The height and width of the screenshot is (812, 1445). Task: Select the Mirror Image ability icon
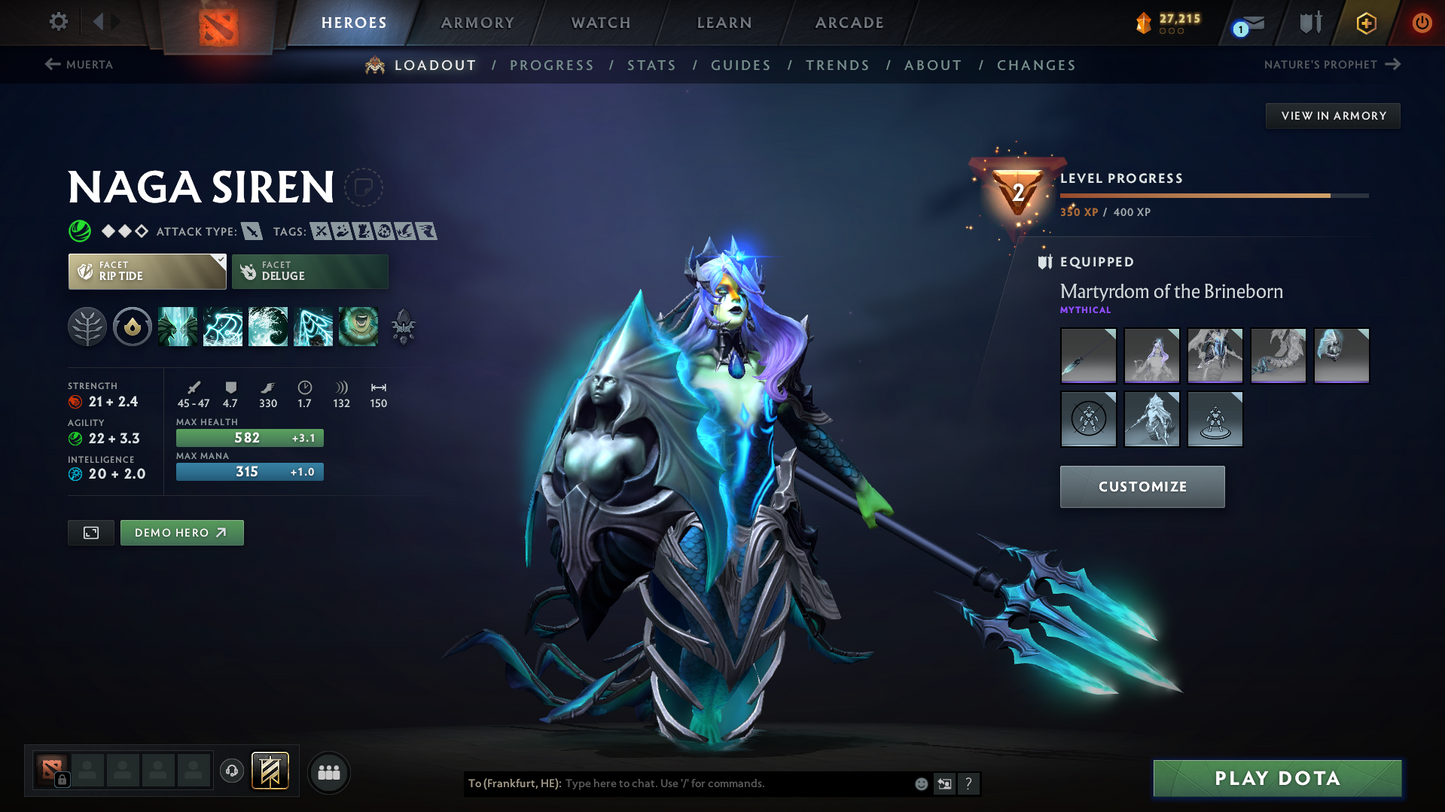click(177, 327)
